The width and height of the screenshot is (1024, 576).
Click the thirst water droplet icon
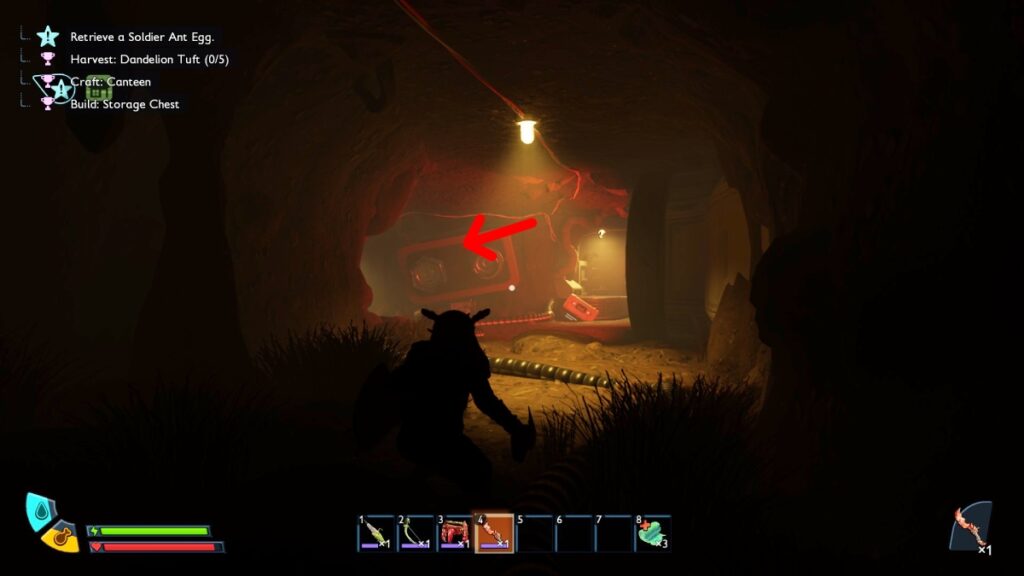coord(41,510)
